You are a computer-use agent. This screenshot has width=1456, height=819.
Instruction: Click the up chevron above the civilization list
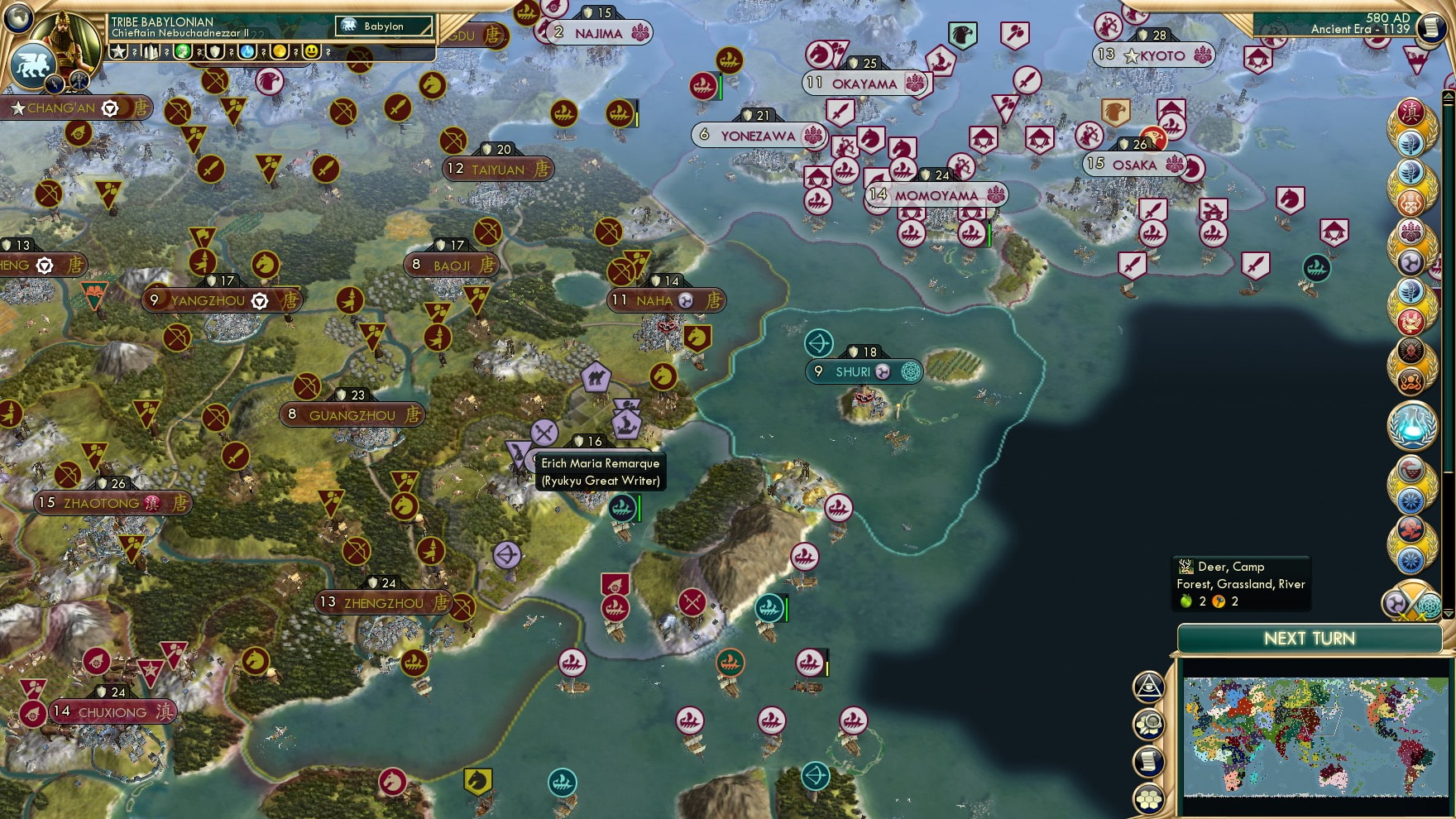point(1448,96)
